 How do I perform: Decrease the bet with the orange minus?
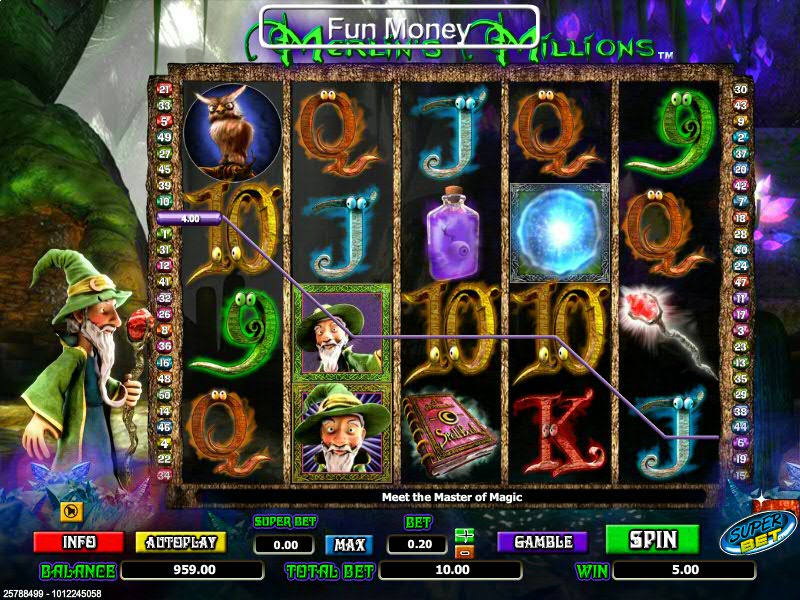click(x=463, y=552)
